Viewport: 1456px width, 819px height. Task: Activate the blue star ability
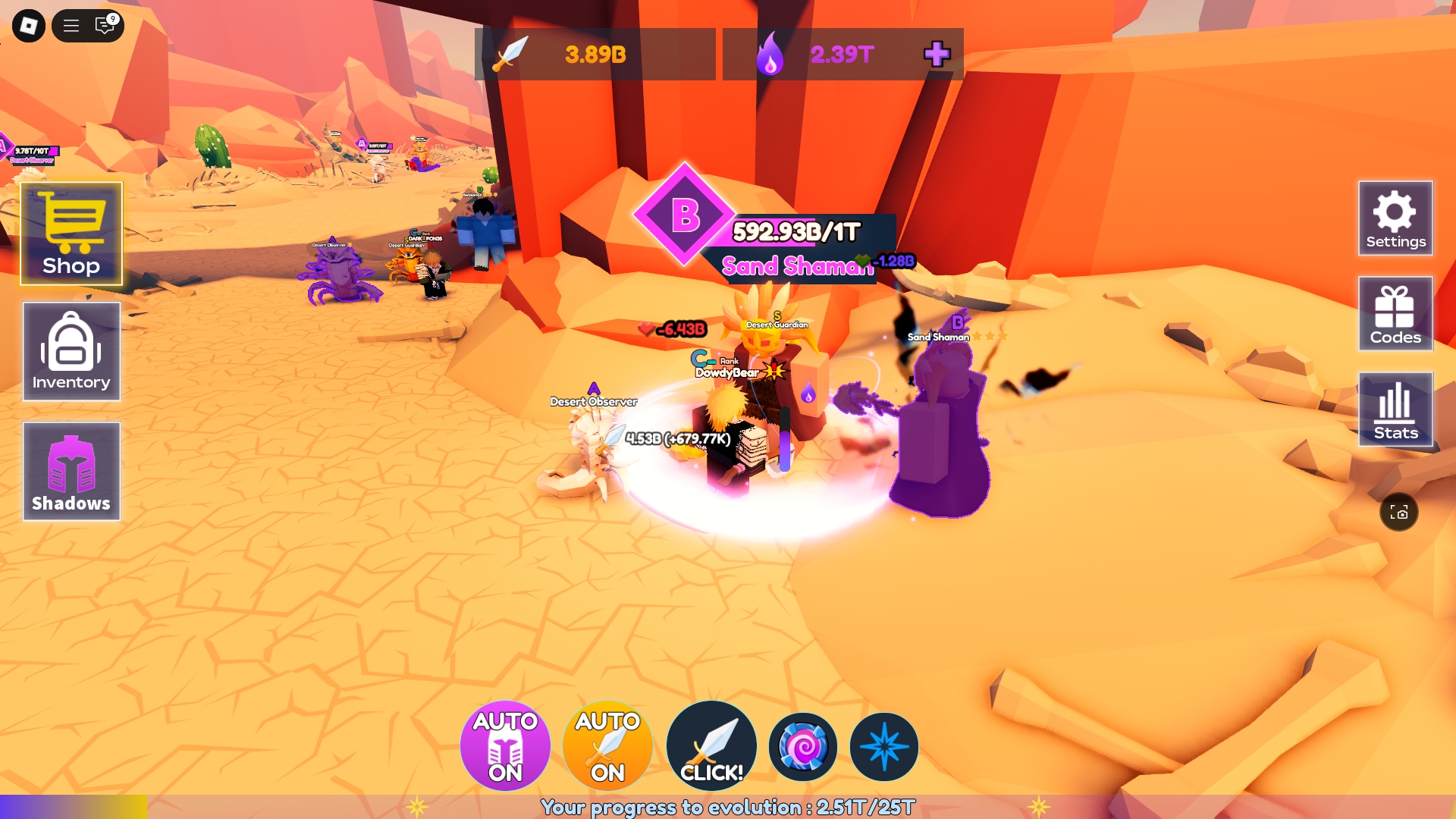click(x=884, y=747)
